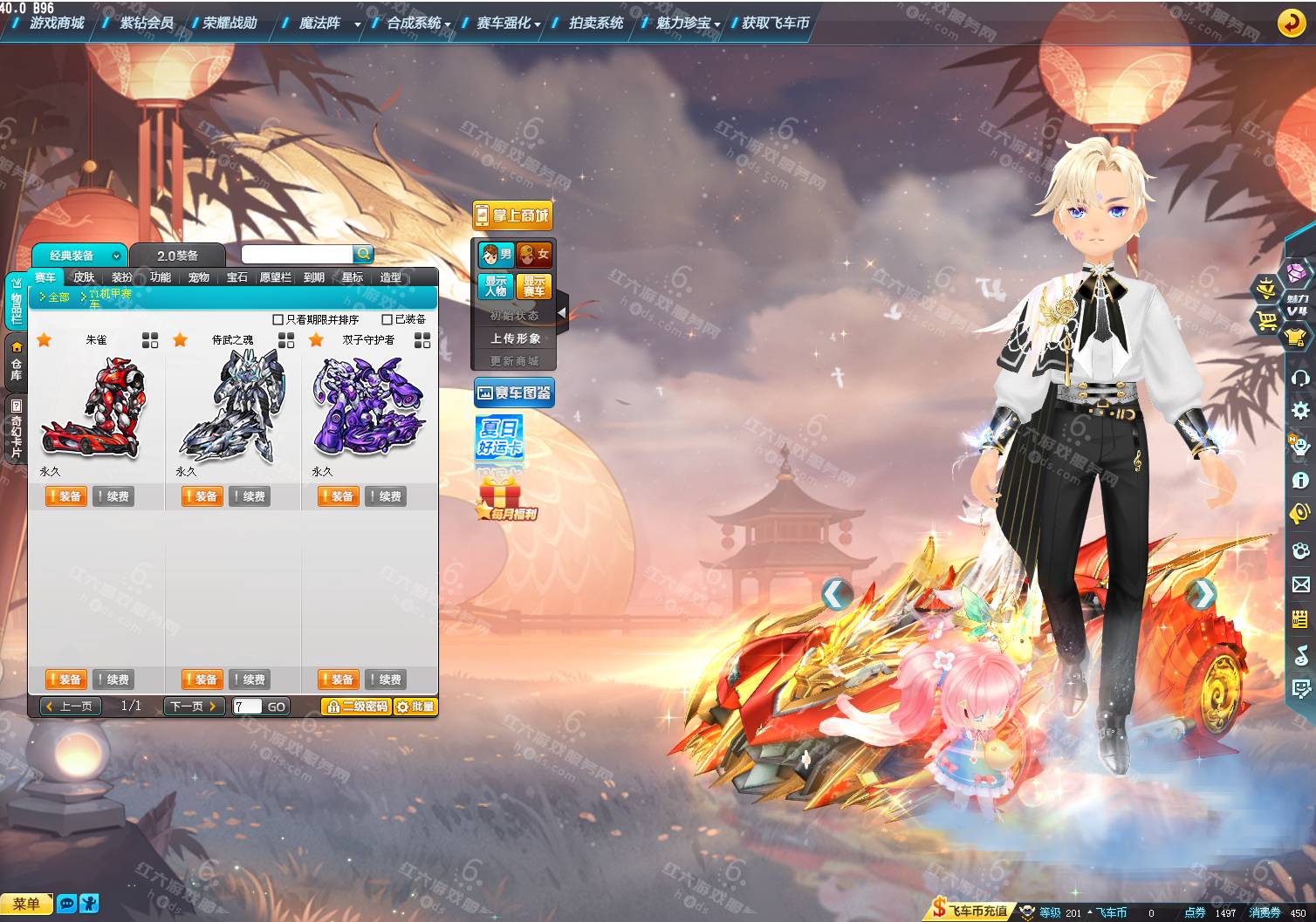Click the equipment search magnifier button
1316x922 pixels.
coord(363,254)
